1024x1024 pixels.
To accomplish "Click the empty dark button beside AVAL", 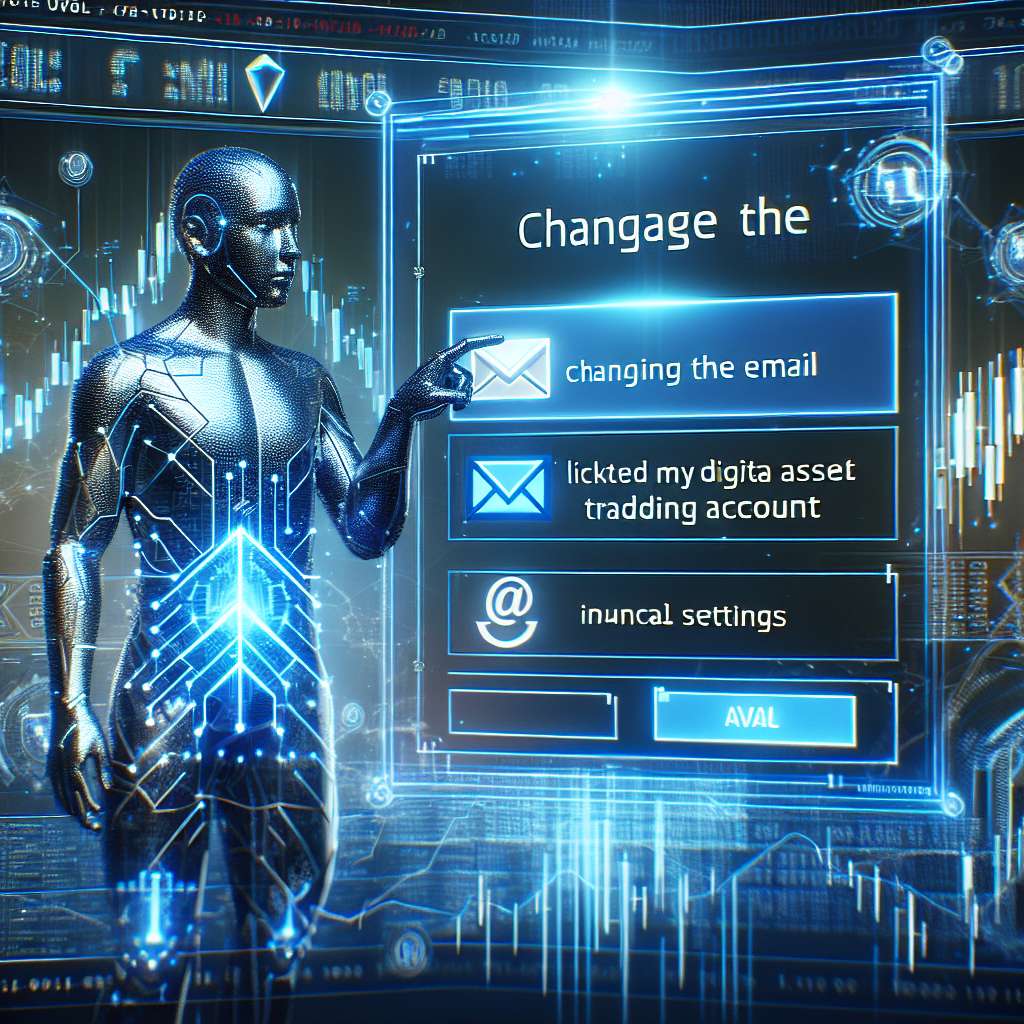I will (532, 716).
